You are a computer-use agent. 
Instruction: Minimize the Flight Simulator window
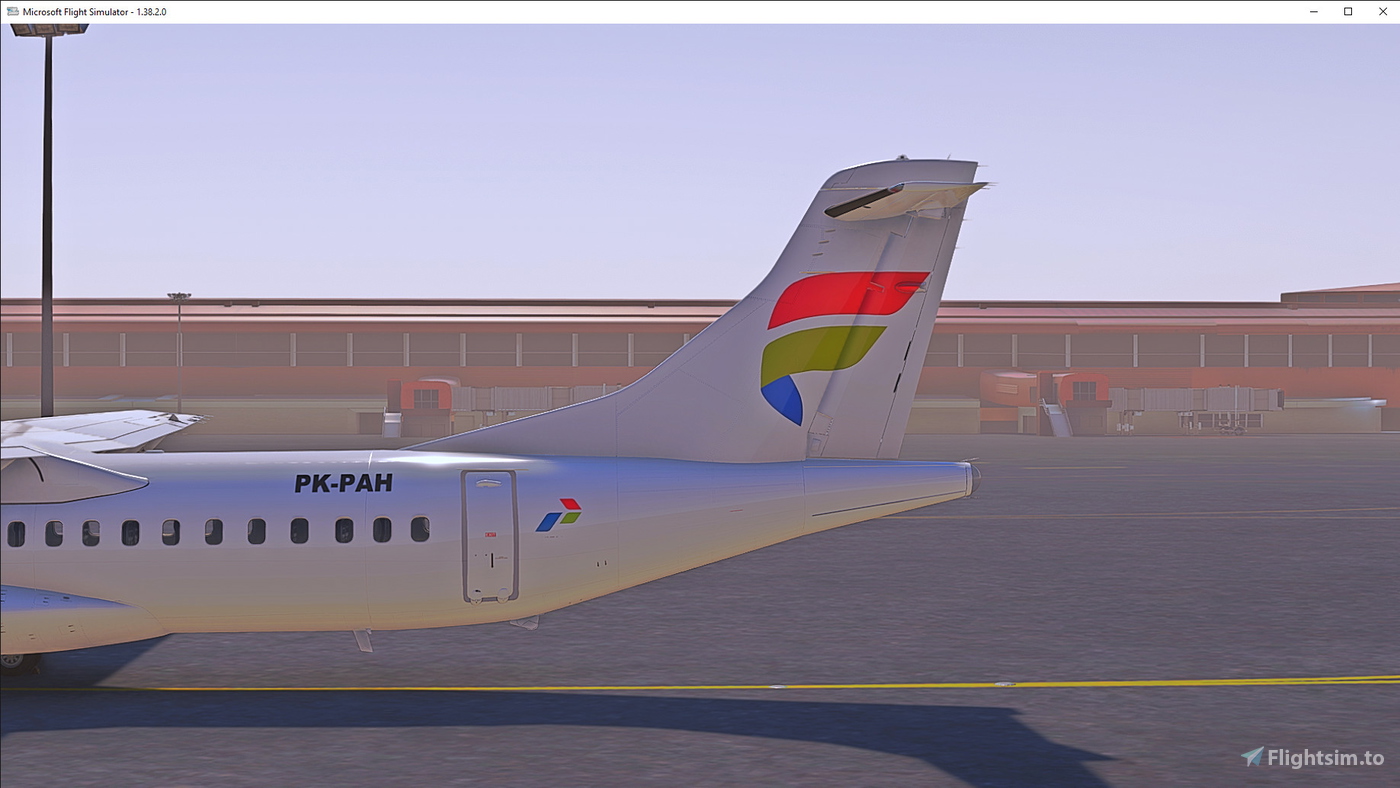tap(1312, 11)
